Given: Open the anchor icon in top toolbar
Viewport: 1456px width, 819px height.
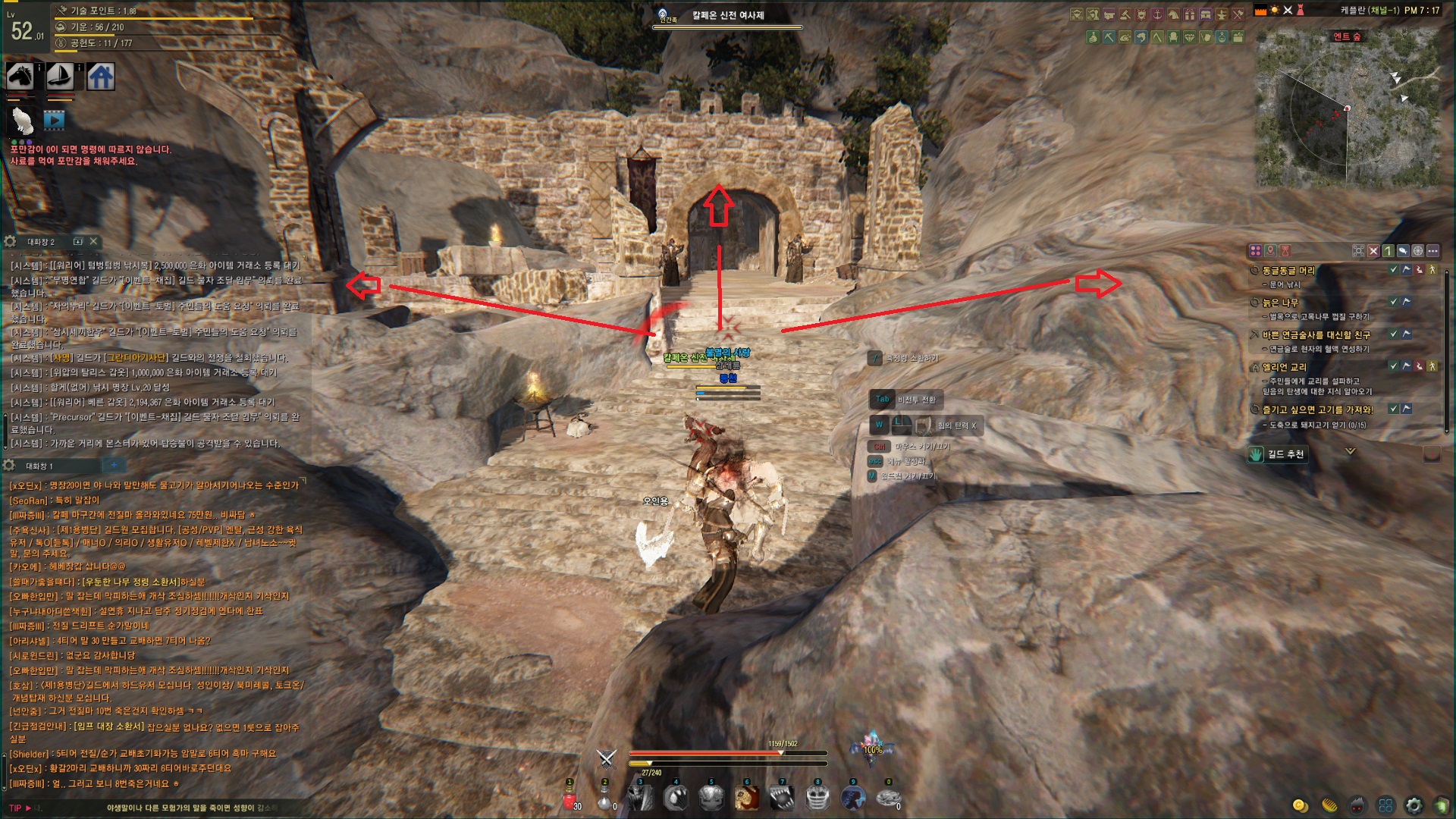Looking at the screenshot, I should pos(1157,14).
